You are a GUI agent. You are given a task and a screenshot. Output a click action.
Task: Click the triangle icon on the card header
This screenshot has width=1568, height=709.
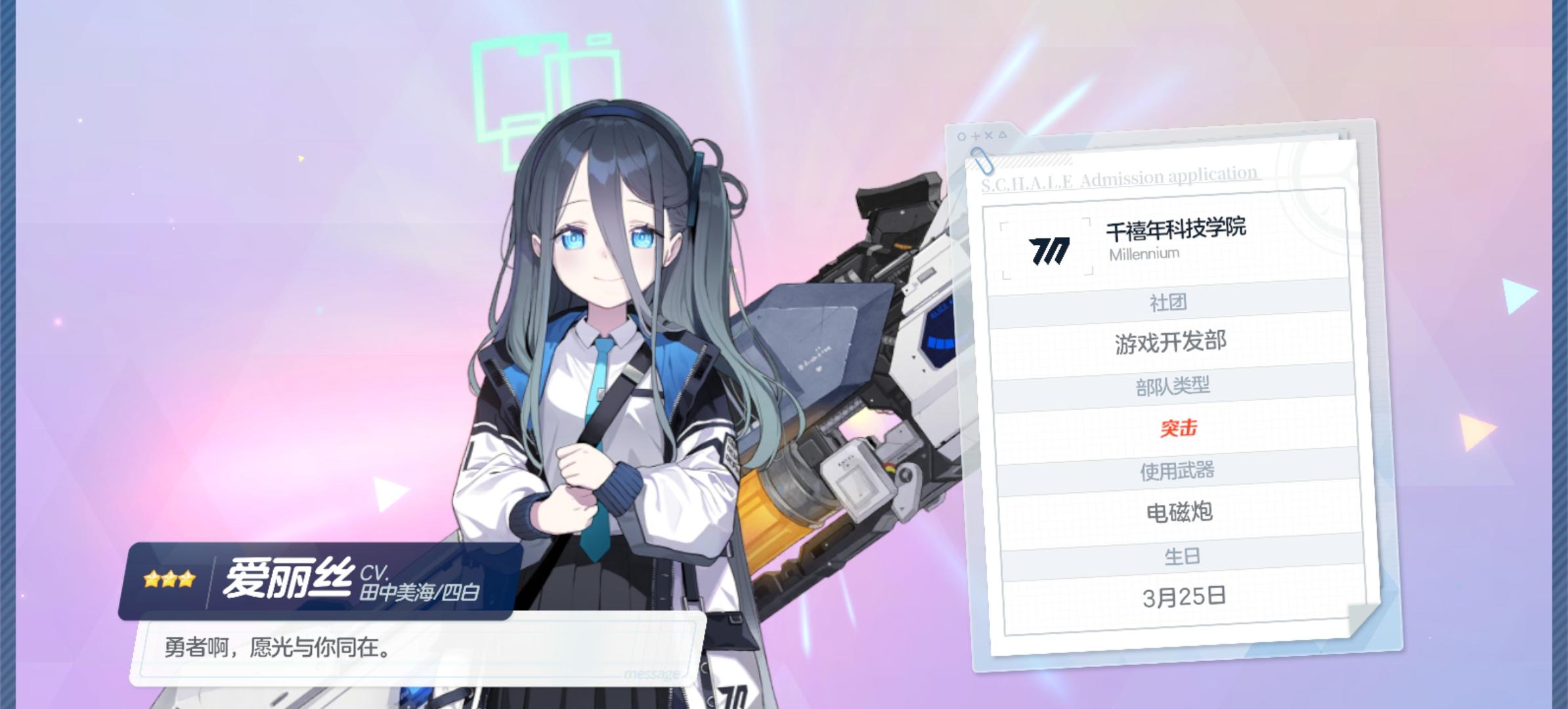[1003, 135]
